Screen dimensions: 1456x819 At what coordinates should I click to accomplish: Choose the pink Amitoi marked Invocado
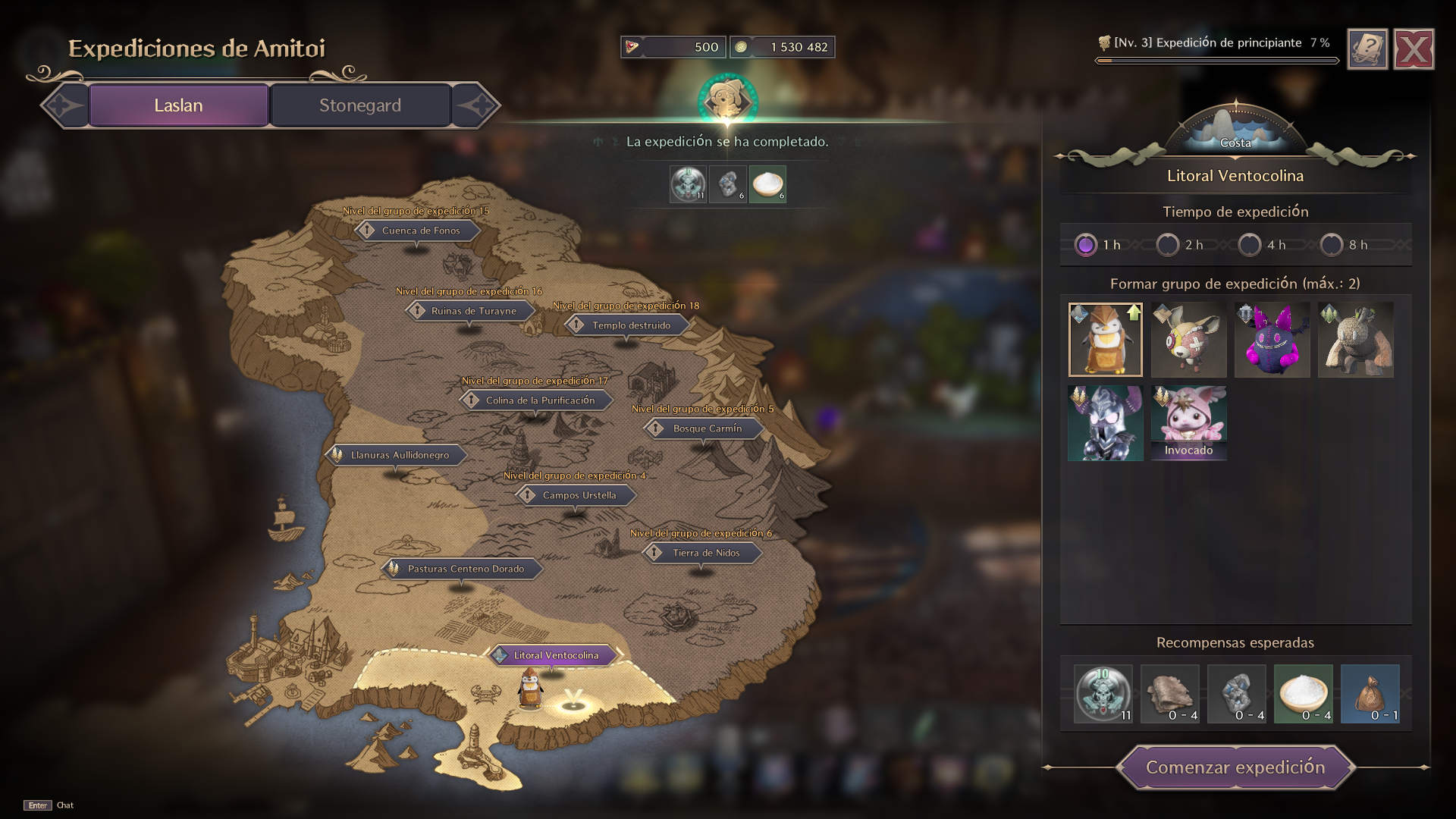point(1188,422)
